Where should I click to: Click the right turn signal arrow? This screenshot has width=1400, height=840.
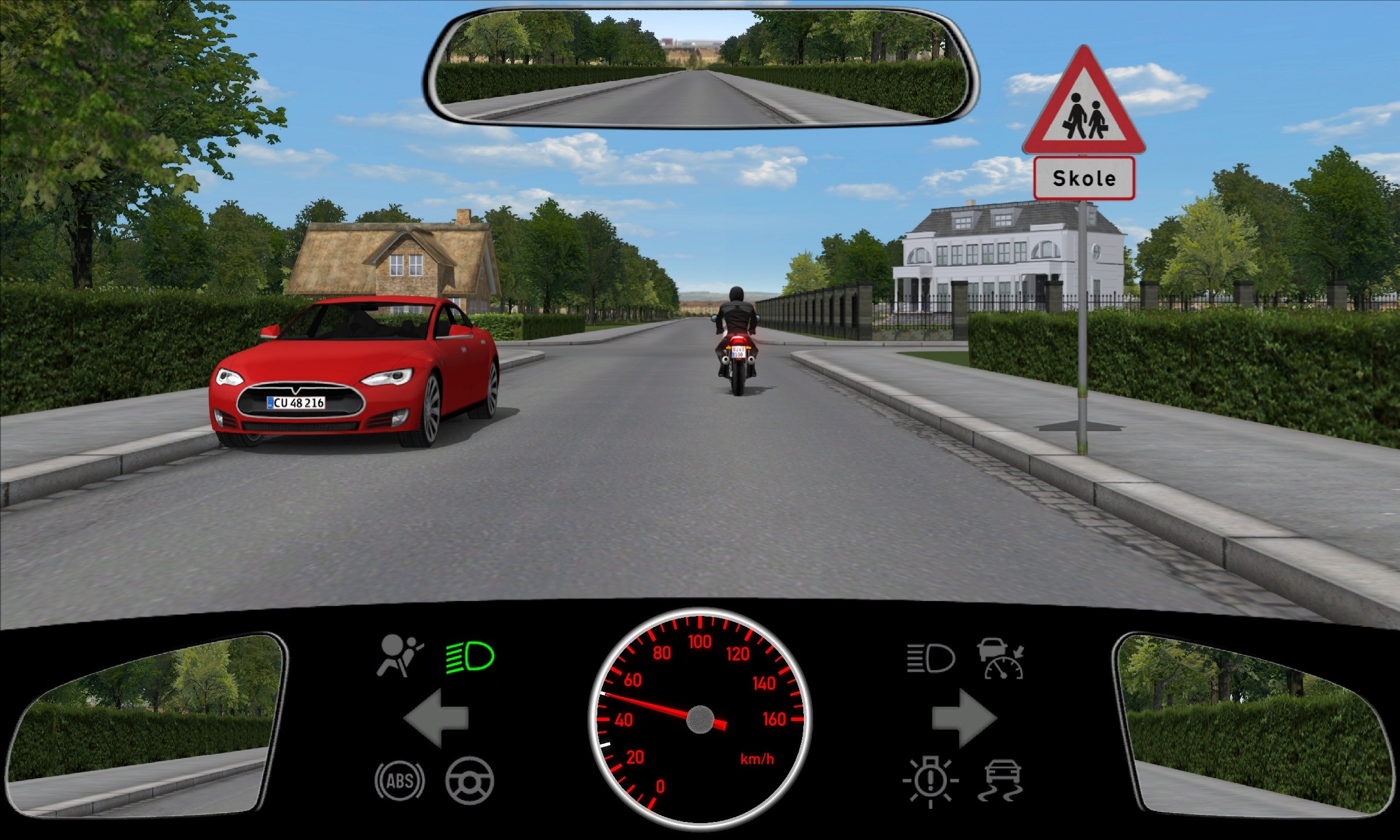964,718
